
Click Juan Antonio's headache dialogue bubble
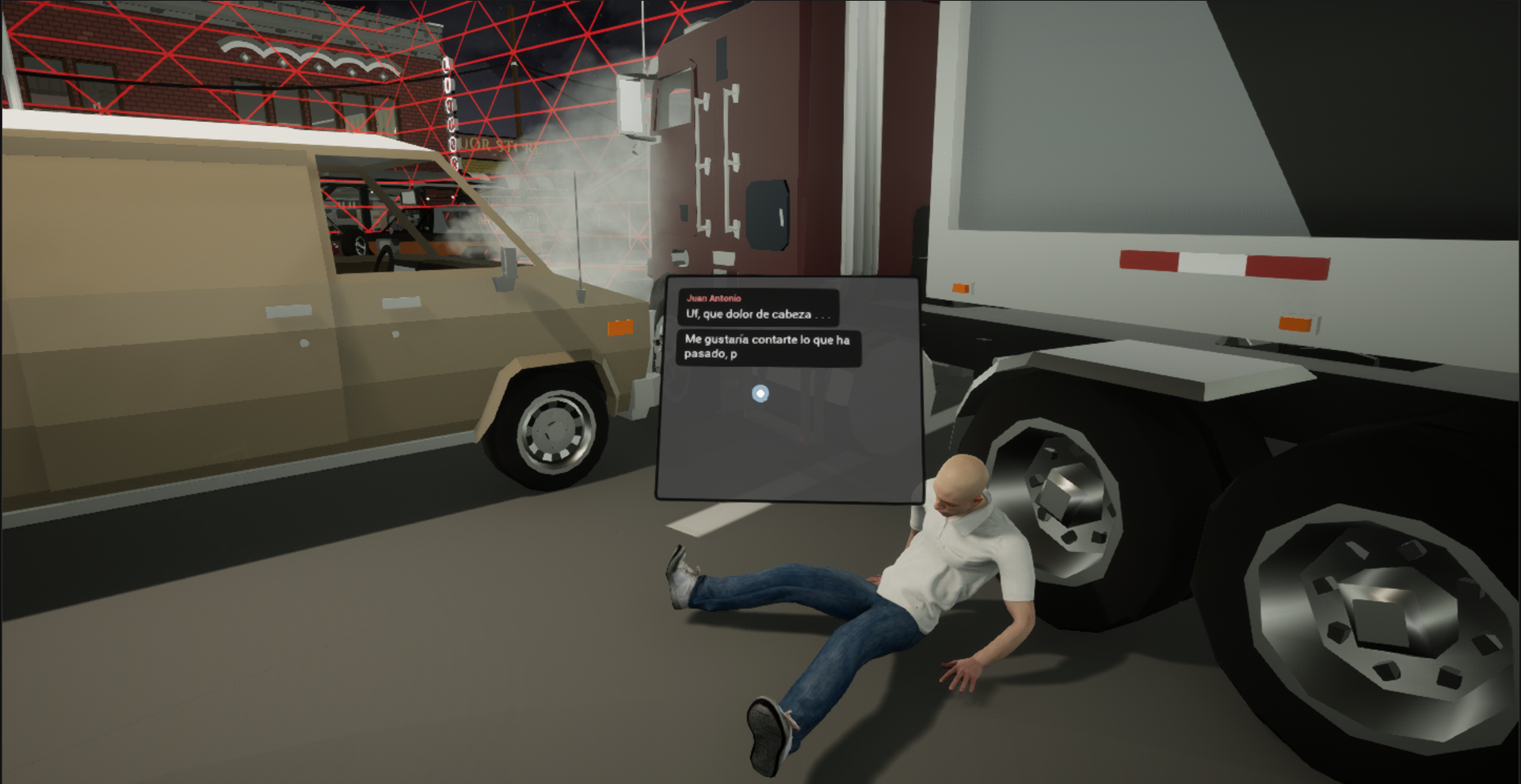click(758, 307)
